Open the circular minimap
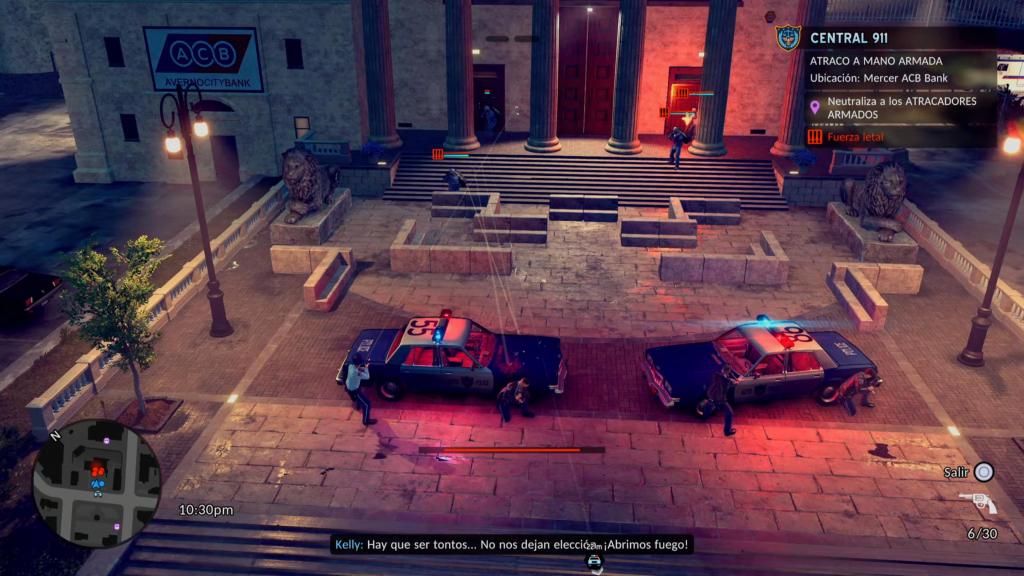Viewport: 1024px width, 576px height. 97,483
